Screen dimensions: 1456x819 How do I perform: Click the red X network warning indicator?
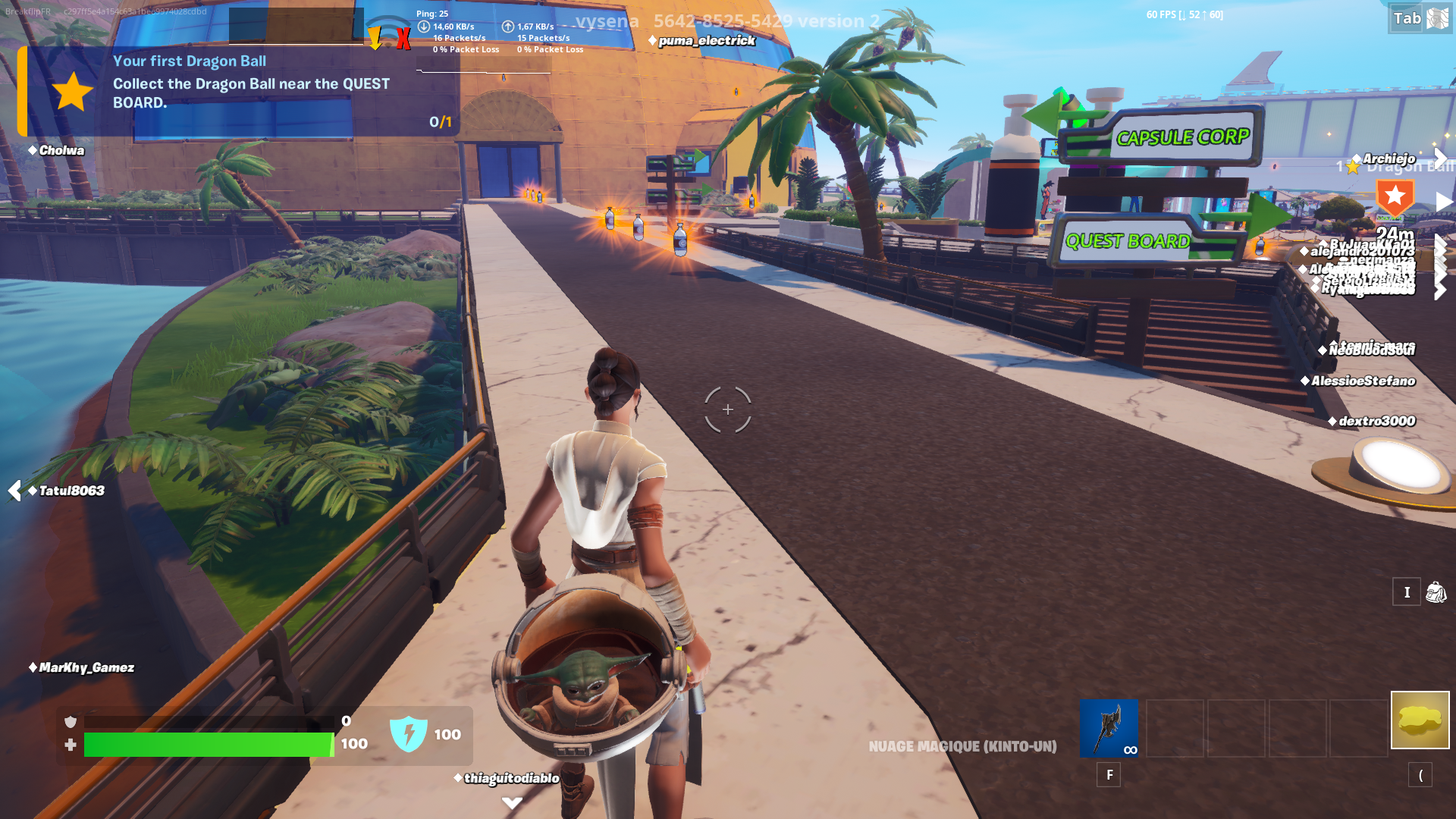403,36
